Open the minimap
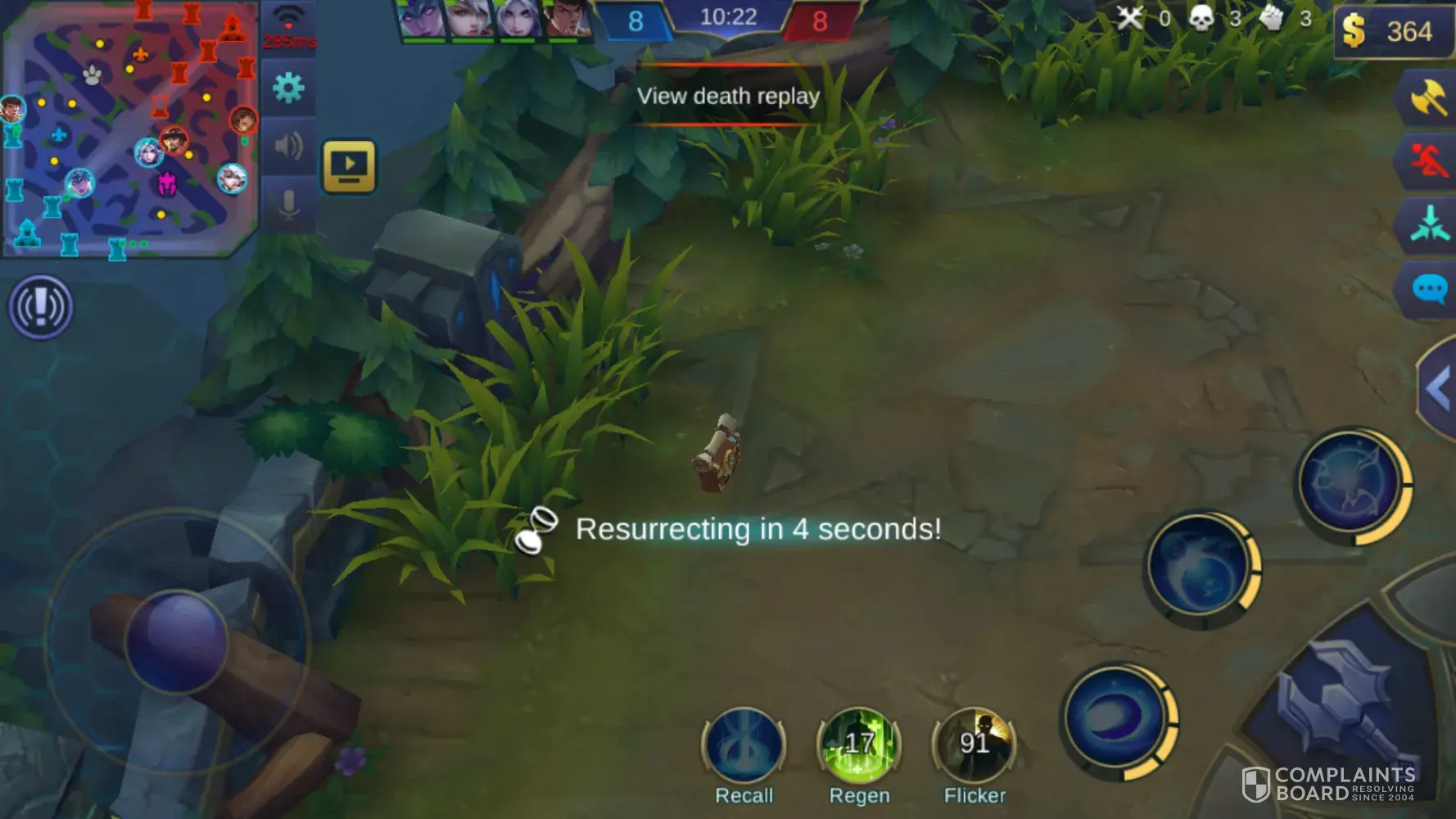 click(x=129, y=129)
